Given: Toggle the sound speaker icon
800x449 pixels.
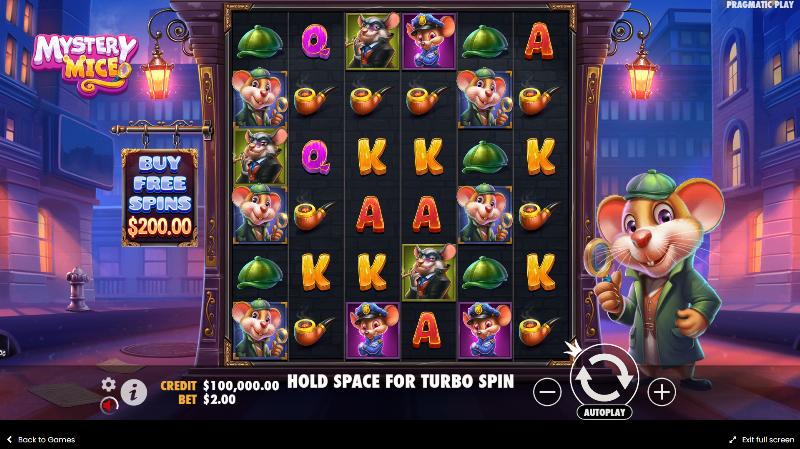Looking at the screenshot, I should [x=108, y=404].
